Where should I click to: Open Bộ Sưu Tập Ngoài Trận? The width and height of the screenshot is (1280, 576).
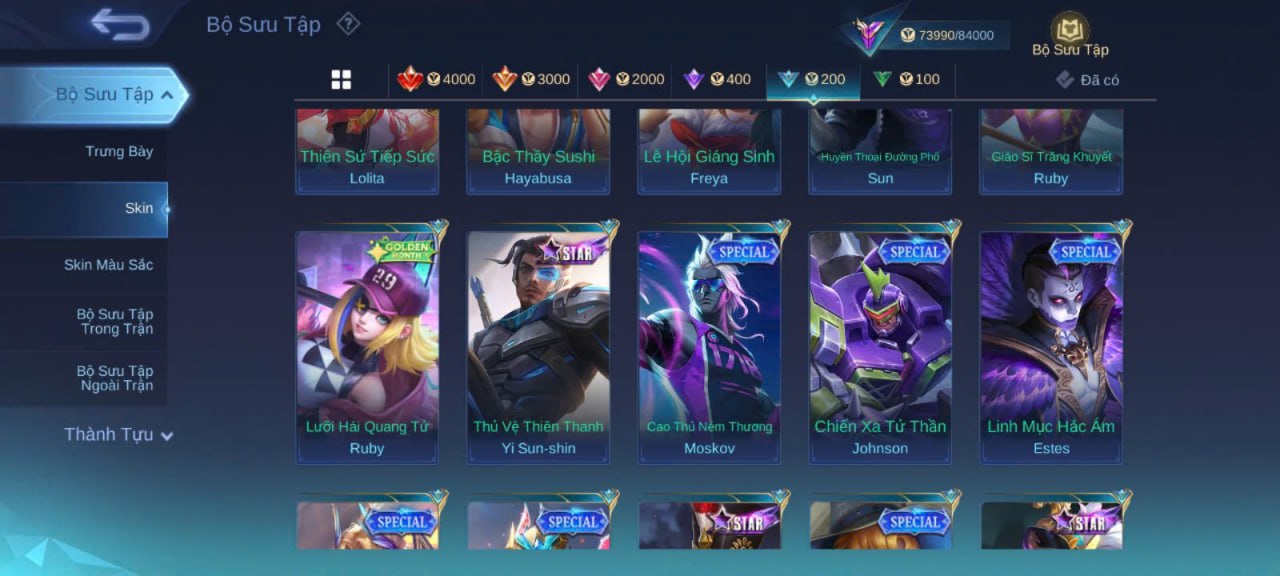tap(116, 378)
